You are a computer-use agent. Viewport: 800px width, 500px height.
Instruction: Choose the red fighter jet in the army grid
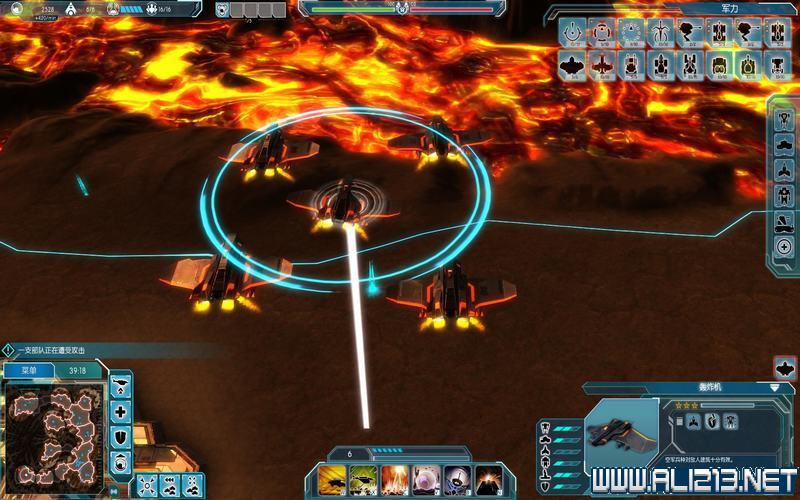[x=602, y=66]
